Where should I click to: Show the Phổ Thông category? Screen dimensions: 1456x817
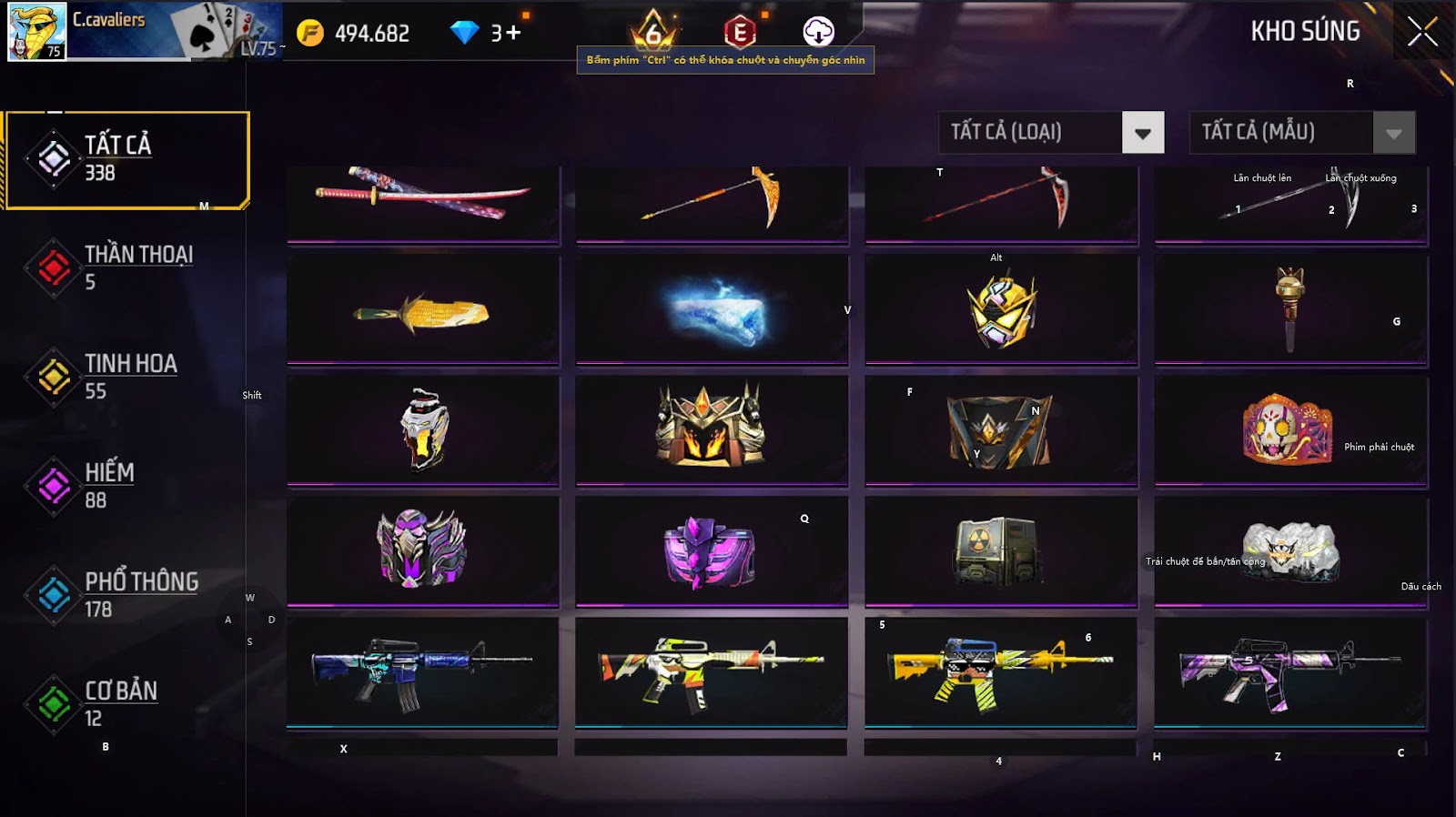tap(127, 595)
